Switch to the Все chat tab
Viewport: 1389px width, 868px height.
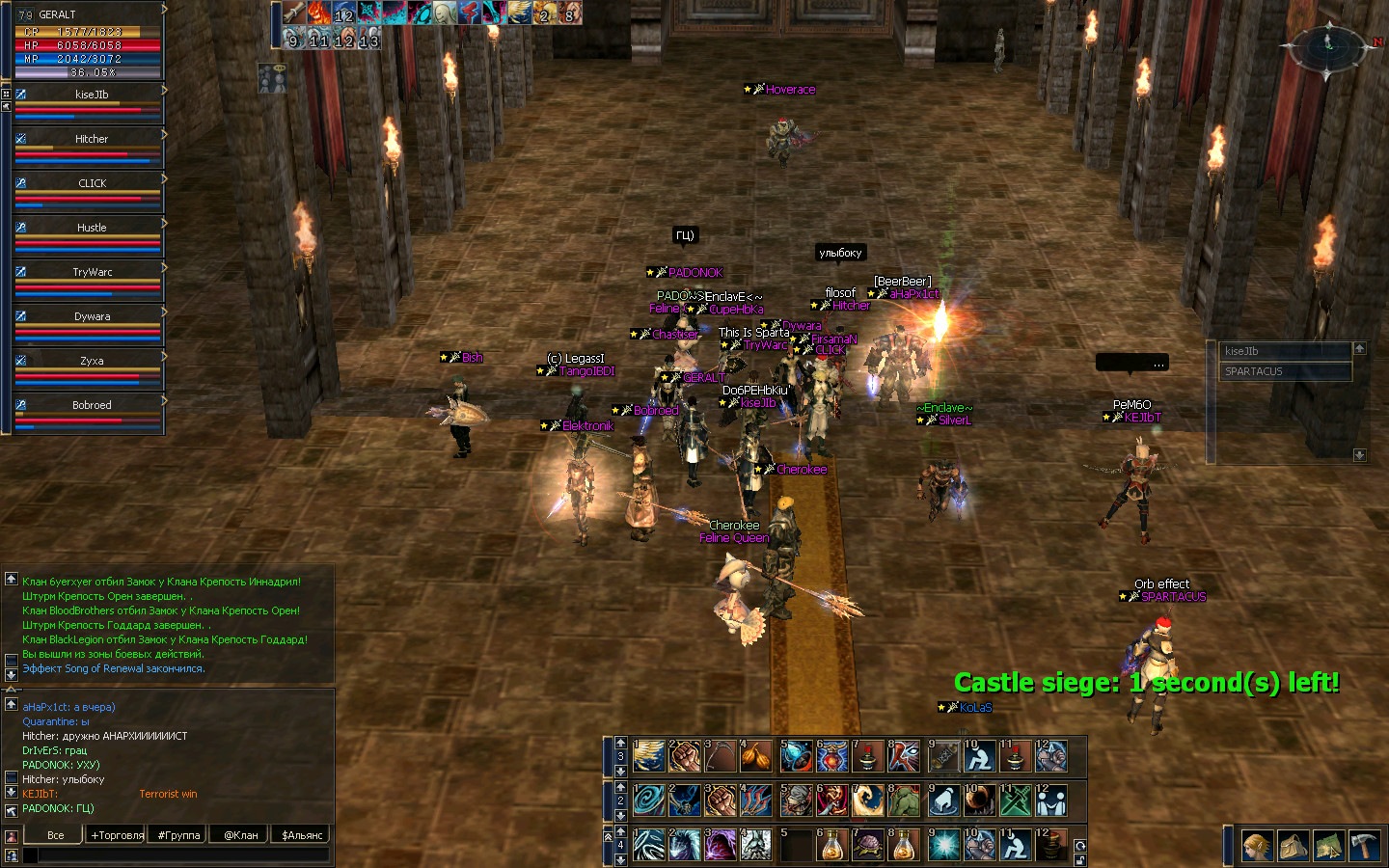coord(56,835)
